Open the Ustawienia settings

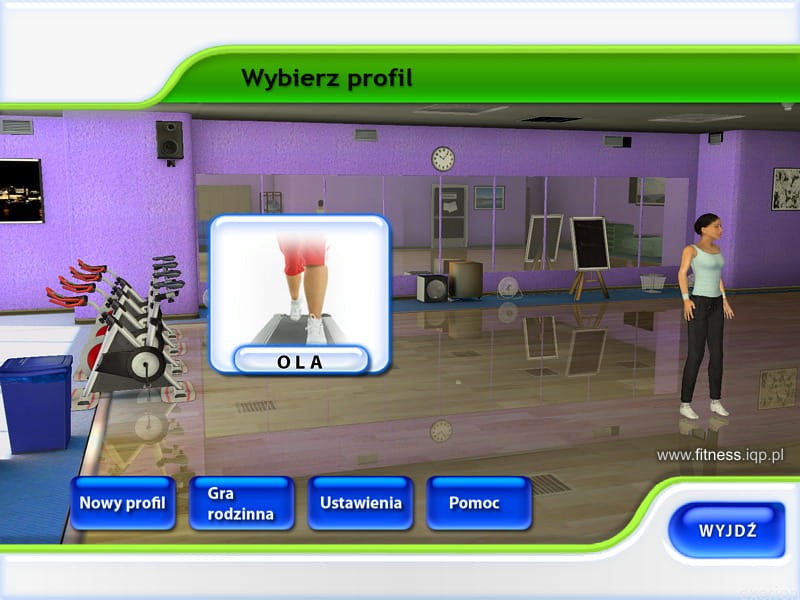360,503
